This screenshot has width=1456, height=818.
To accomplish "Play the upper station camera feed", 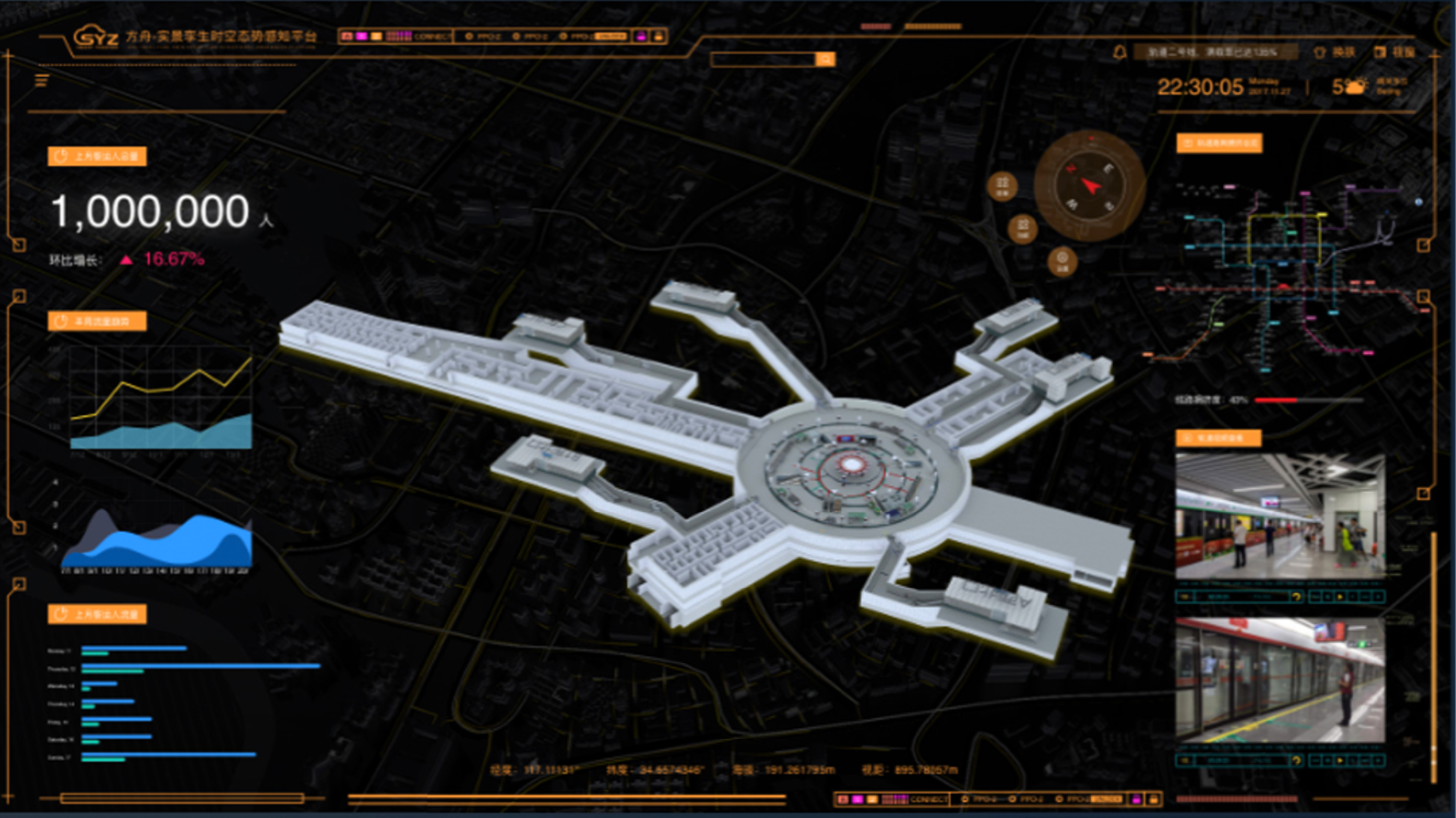I will click(x=1340, y=597).
